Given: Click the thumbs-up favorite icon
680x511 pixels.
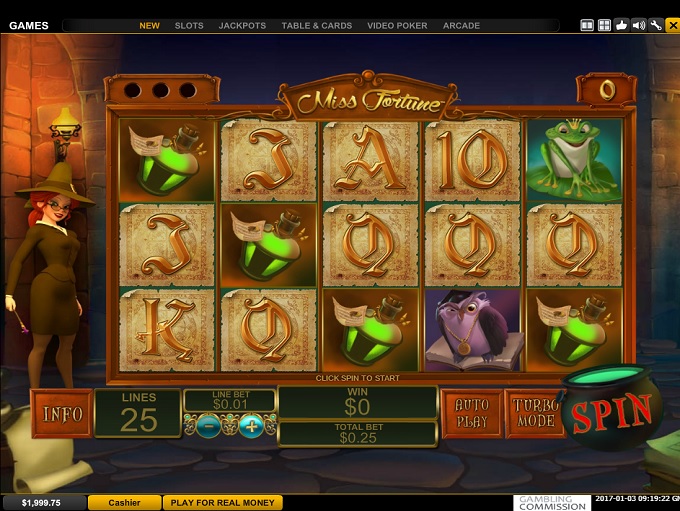Looking at the screenshot, I should tap(622, 25).
